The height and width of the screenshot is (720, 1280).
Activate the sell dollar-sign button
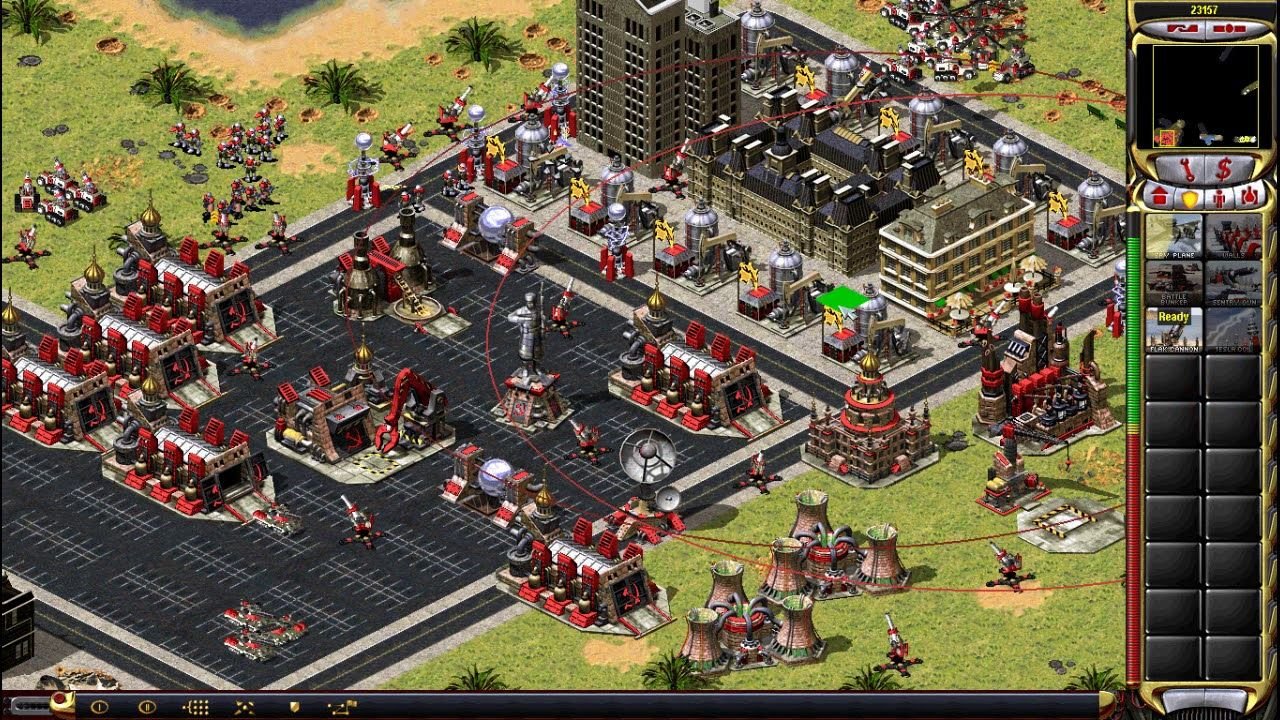pos(1224,168)
